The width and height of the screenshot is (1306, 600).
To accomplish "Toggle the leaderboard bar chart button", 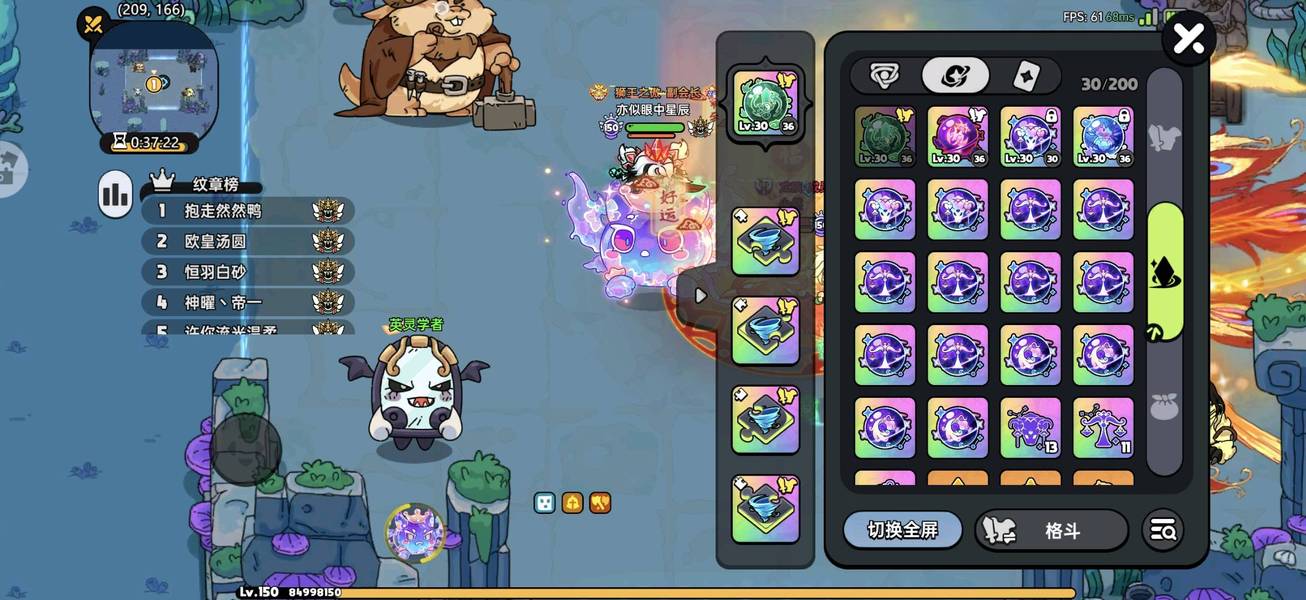I will [115, 194].
